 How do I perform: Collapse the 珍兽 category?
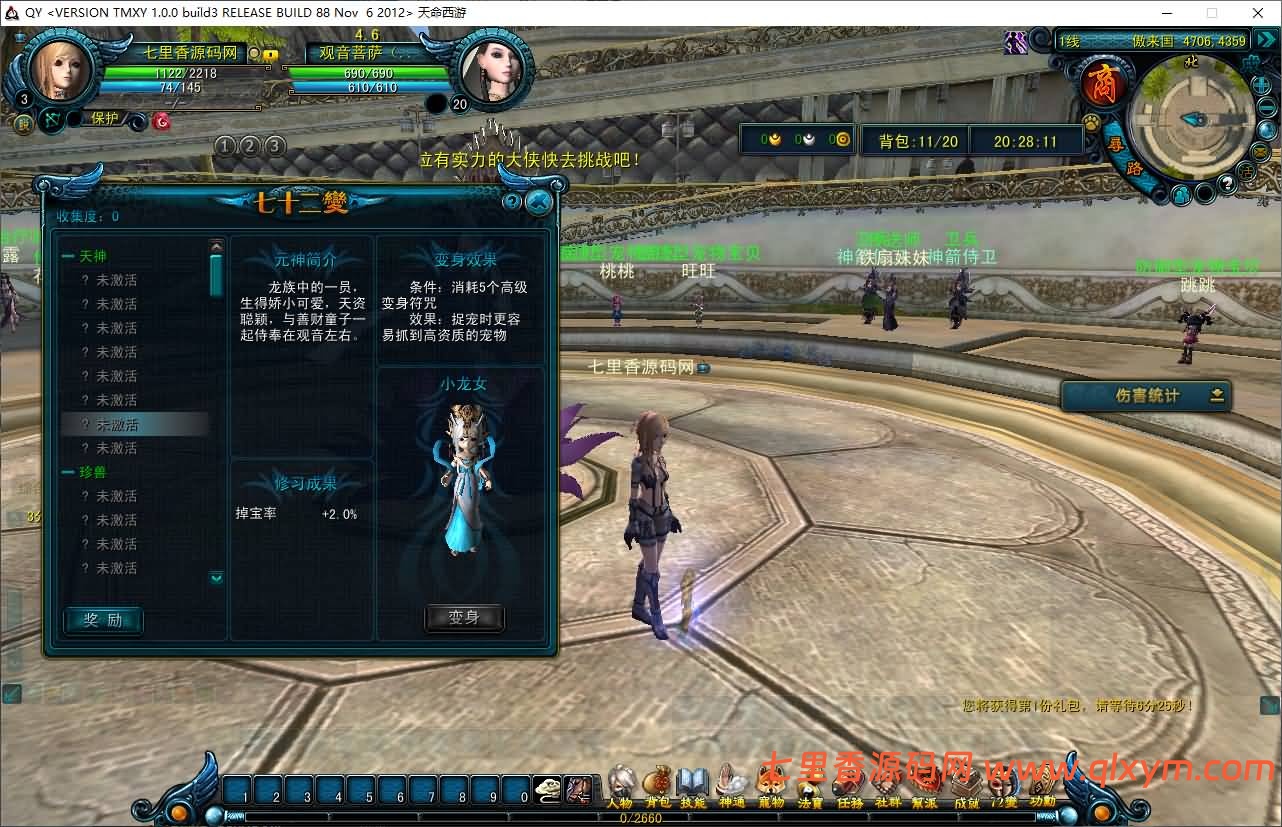point(69,472)
